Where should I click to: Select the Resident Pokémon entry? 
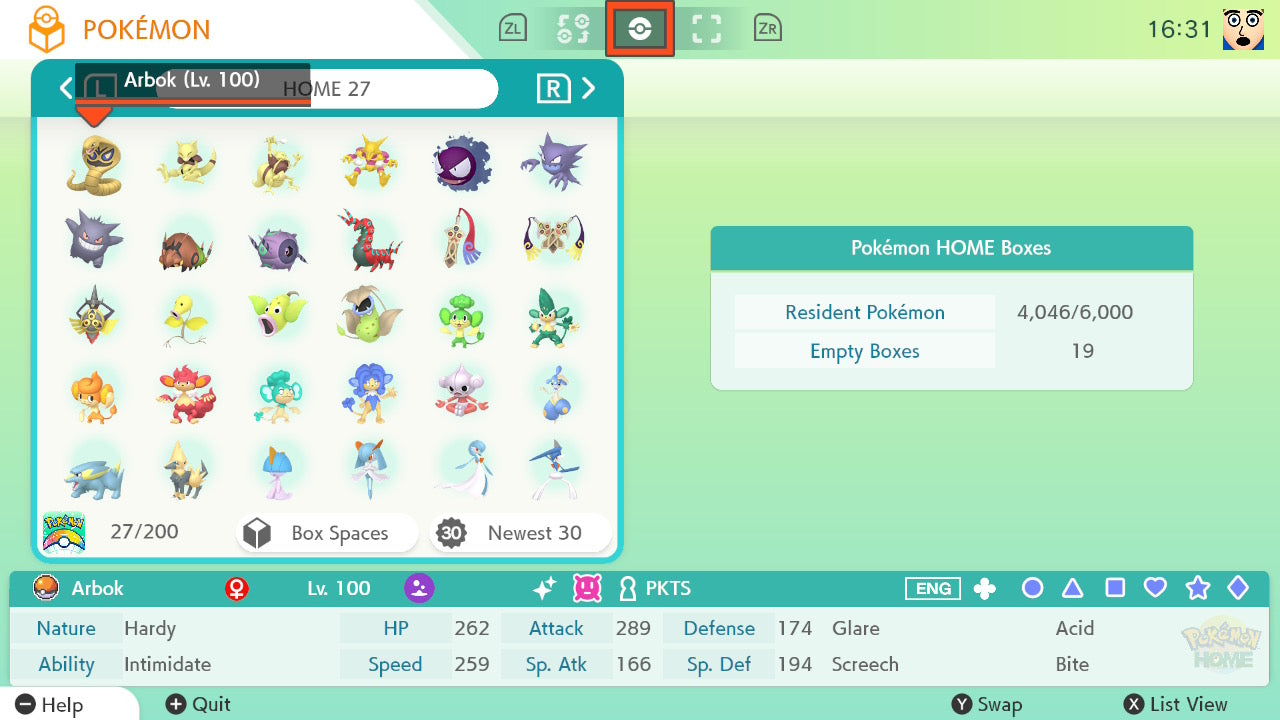pyautogui.click(x=864, y=312)
